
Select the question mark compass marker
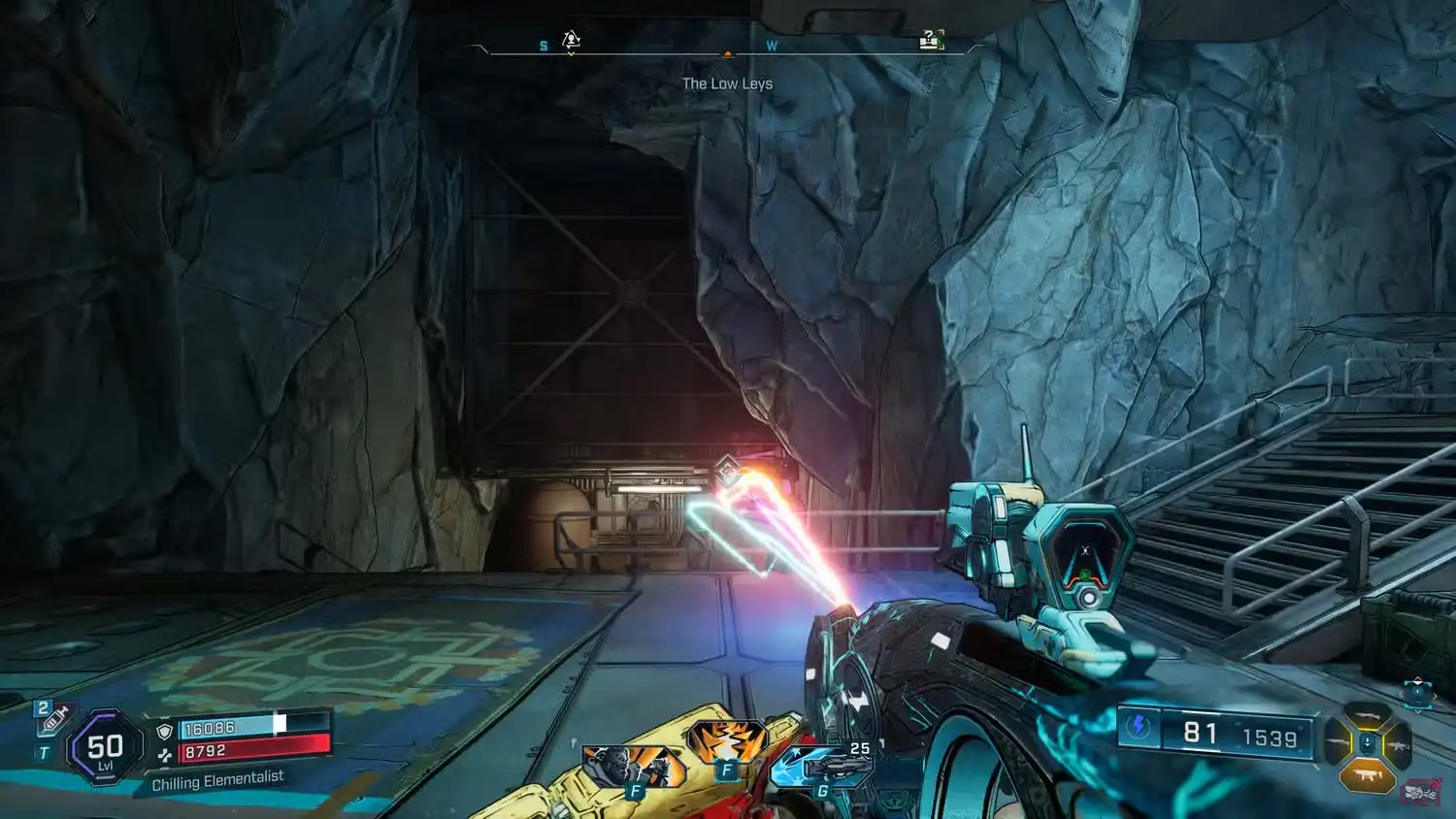(x=931, y=40)
